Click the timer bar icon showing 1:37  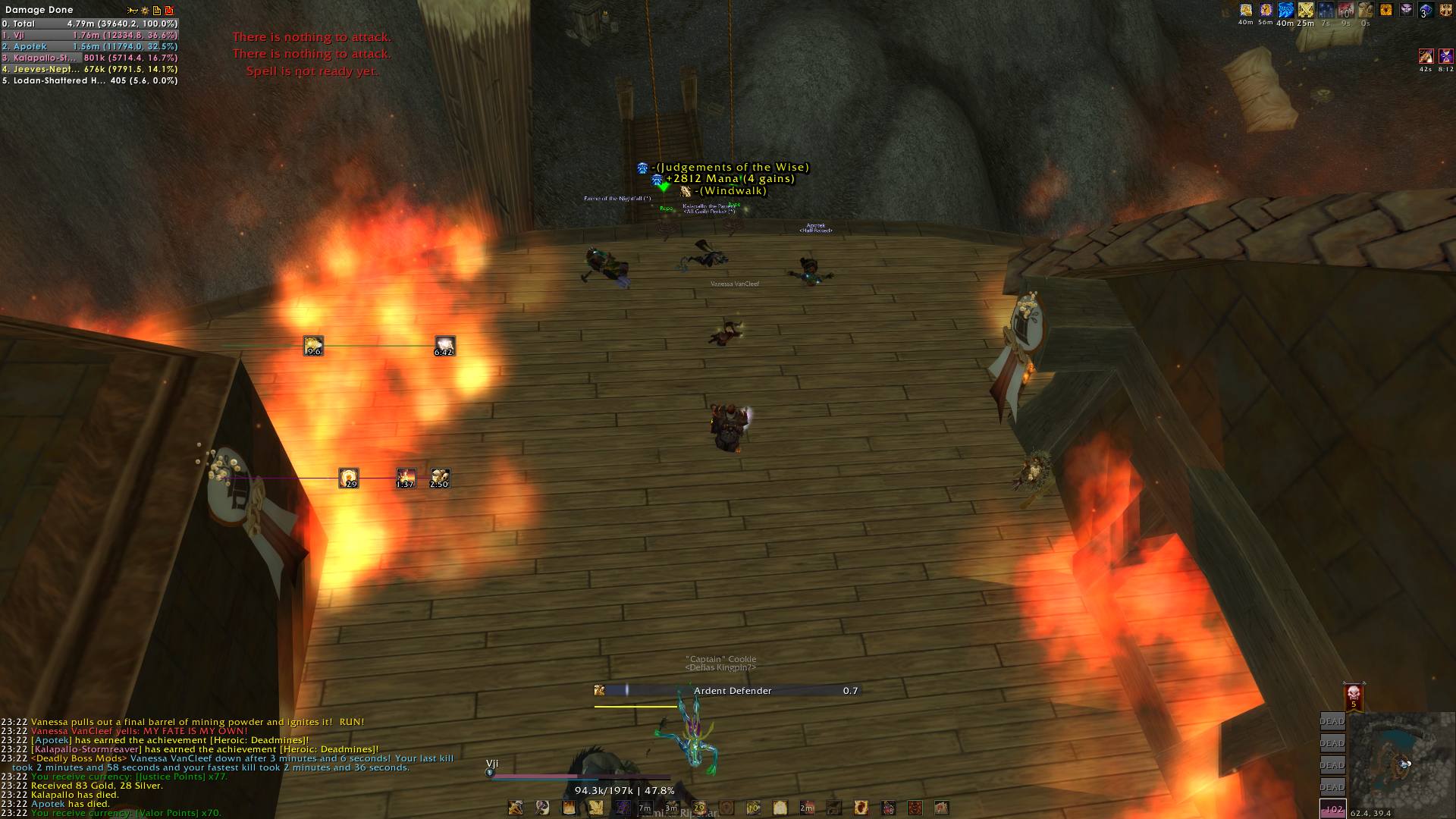406,479
